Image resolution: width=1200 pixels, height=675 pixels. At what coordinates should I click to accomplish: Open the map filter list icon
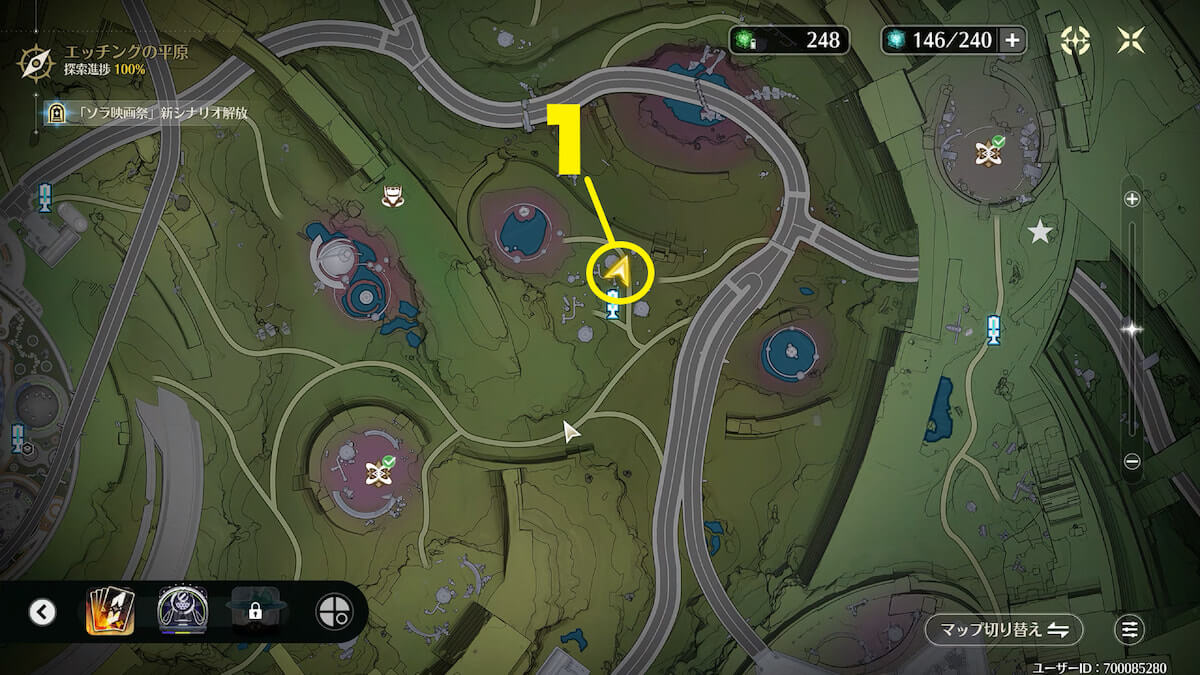pos(1129,629)
